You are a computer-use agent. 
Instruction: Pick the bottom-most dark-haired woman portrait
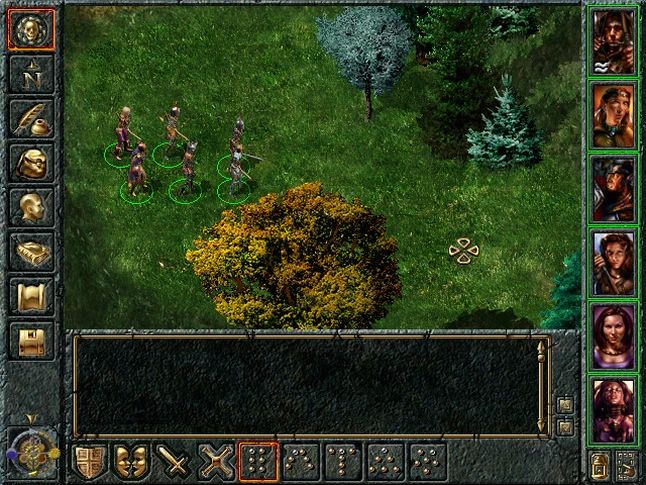[613, 409]
